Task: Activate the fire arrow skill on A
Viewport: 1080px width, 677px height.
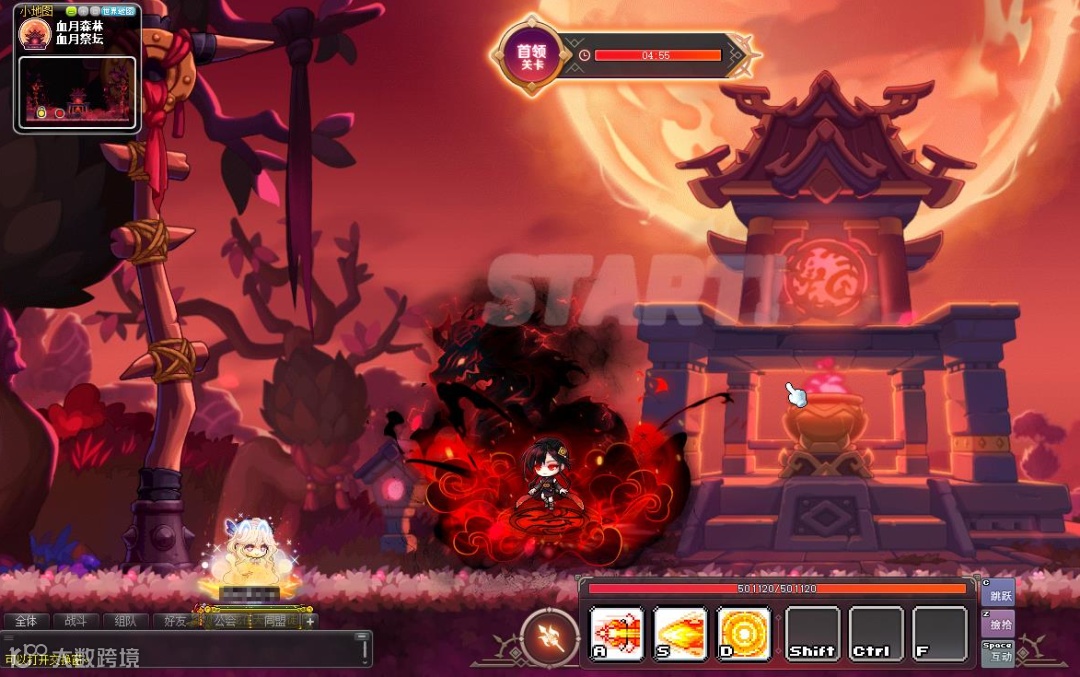Action: pos(617,634)
